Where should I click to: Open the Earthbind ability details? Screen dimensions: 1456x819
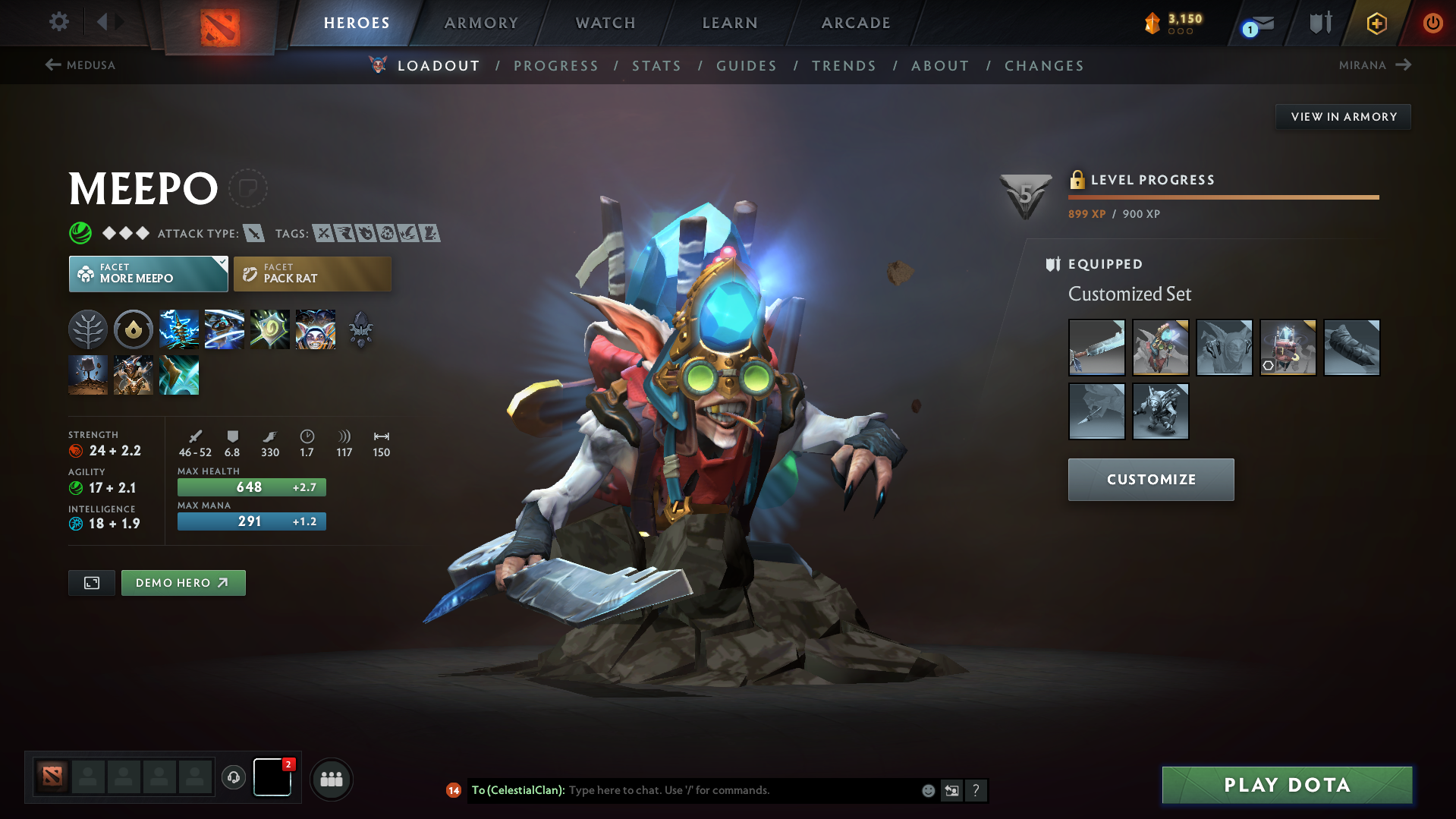tap(179, 329)
